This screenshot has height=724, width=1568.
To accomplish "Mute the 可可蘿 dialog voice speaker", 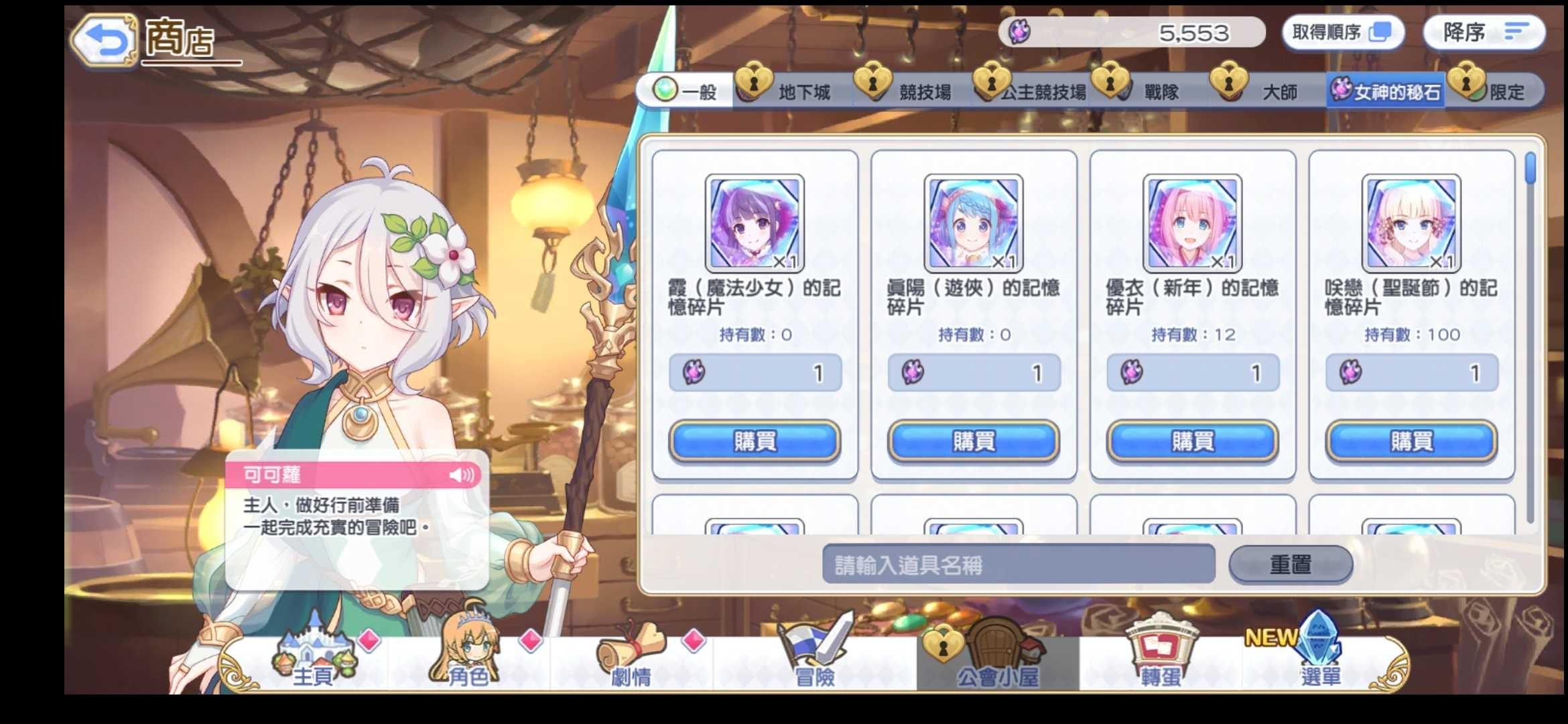I will tap(462, 475).
